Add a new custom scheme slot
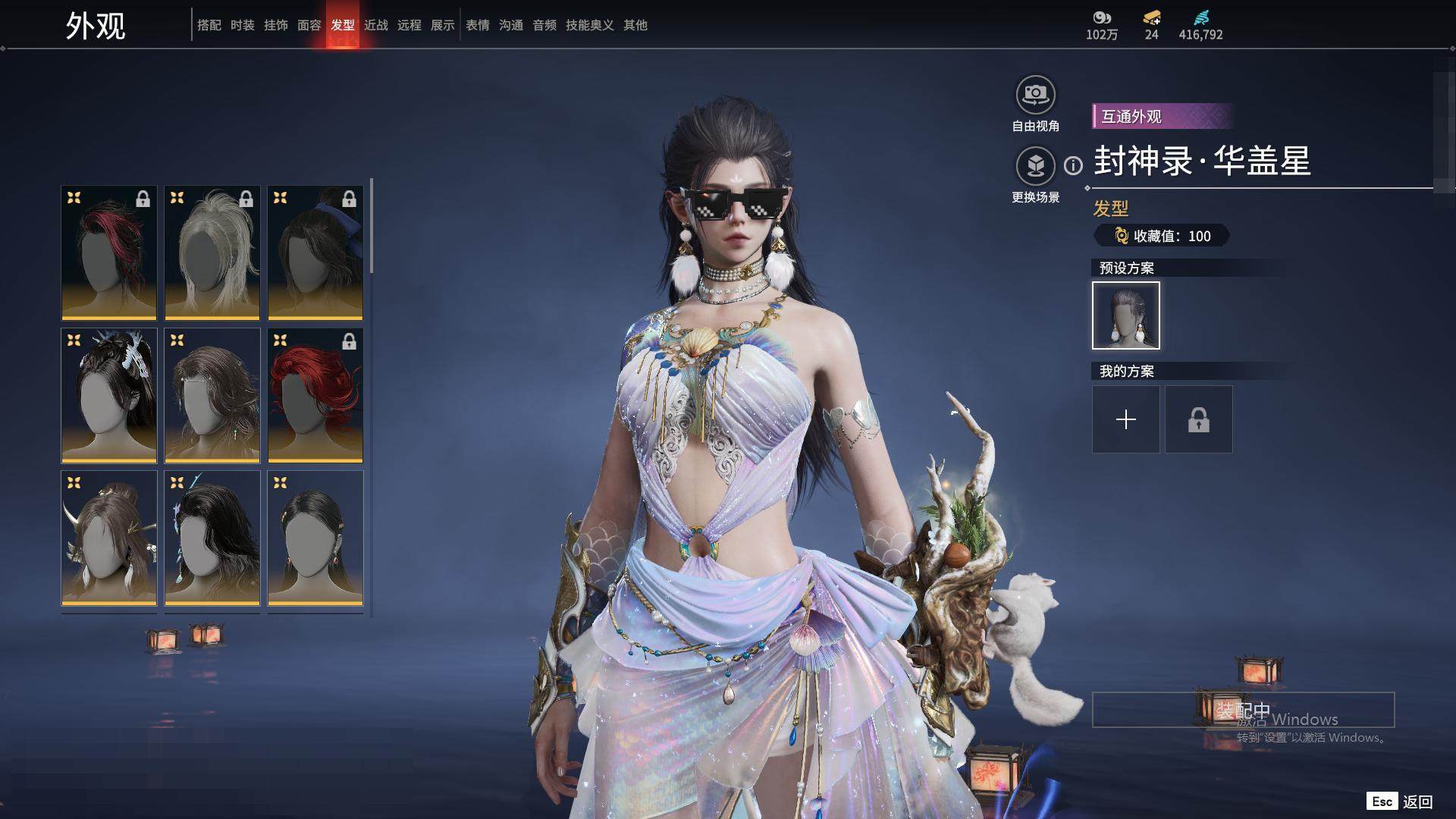1456x819 pixels. pos(1125,419)
